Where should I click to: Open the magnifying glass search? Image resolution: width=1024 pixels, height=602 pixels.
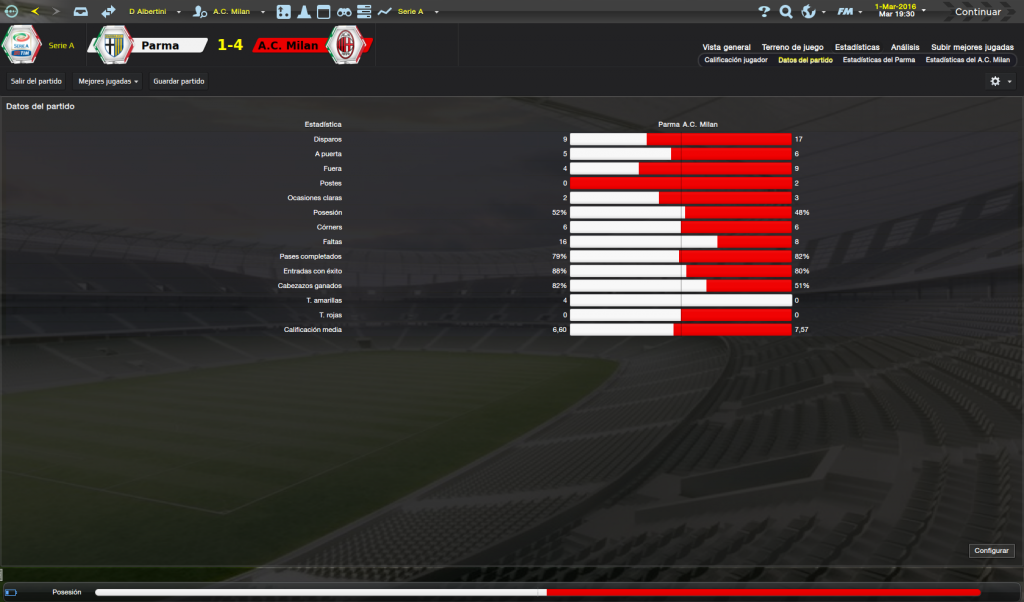(x=786, y=12)
